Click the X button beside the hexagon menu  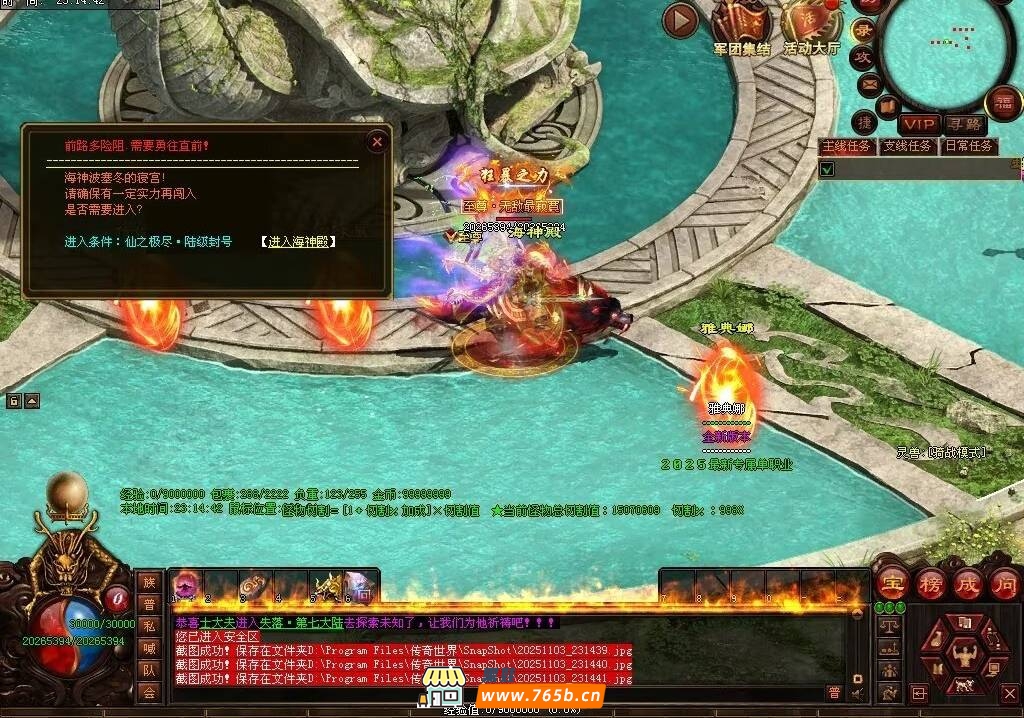pos(1009,693)
